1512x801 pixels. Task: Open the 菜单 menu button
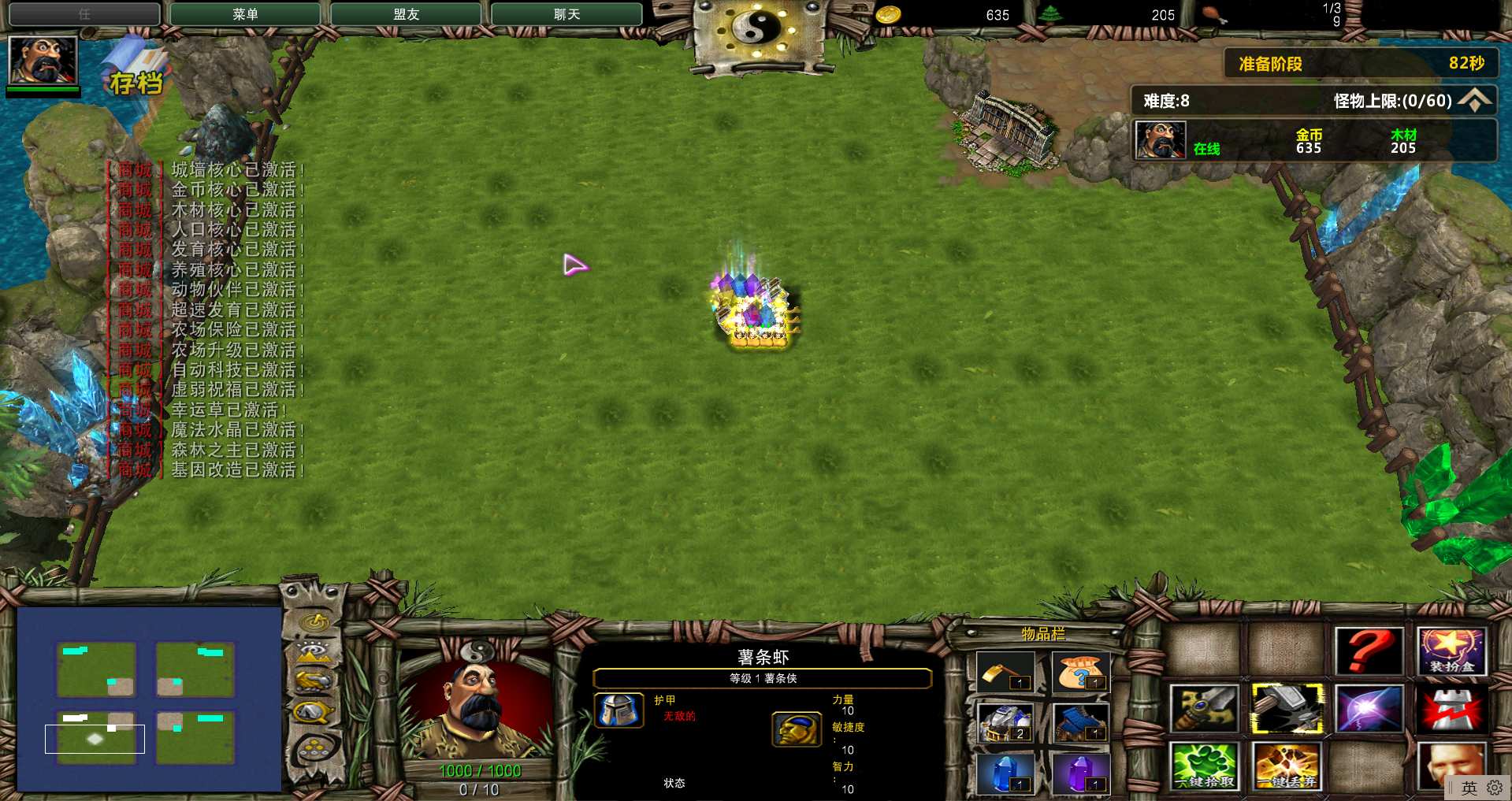[245, 14]
